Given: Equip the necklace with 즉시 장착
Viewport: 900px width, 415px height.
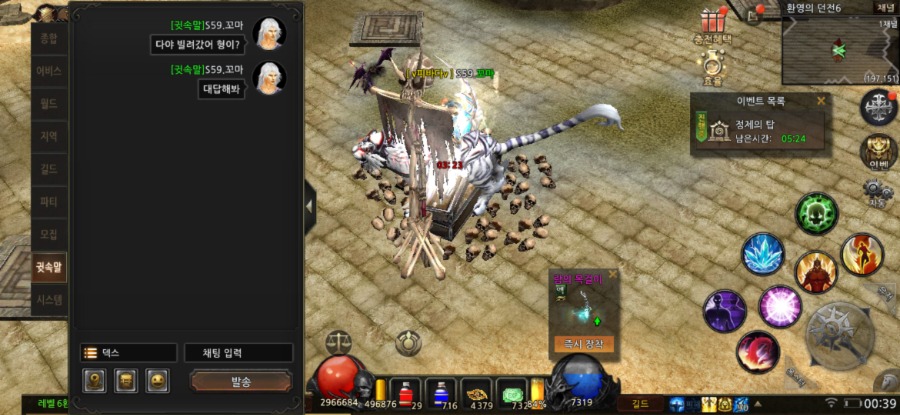Looking at the screenshot, I should point(584,343).
